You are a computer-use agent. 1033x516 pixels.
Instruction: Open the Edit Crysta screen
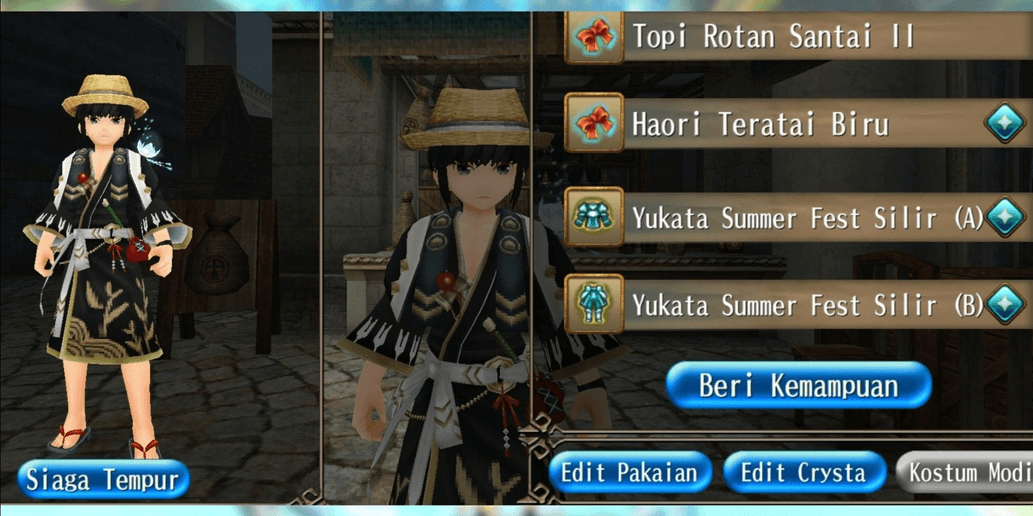point(804,472)
